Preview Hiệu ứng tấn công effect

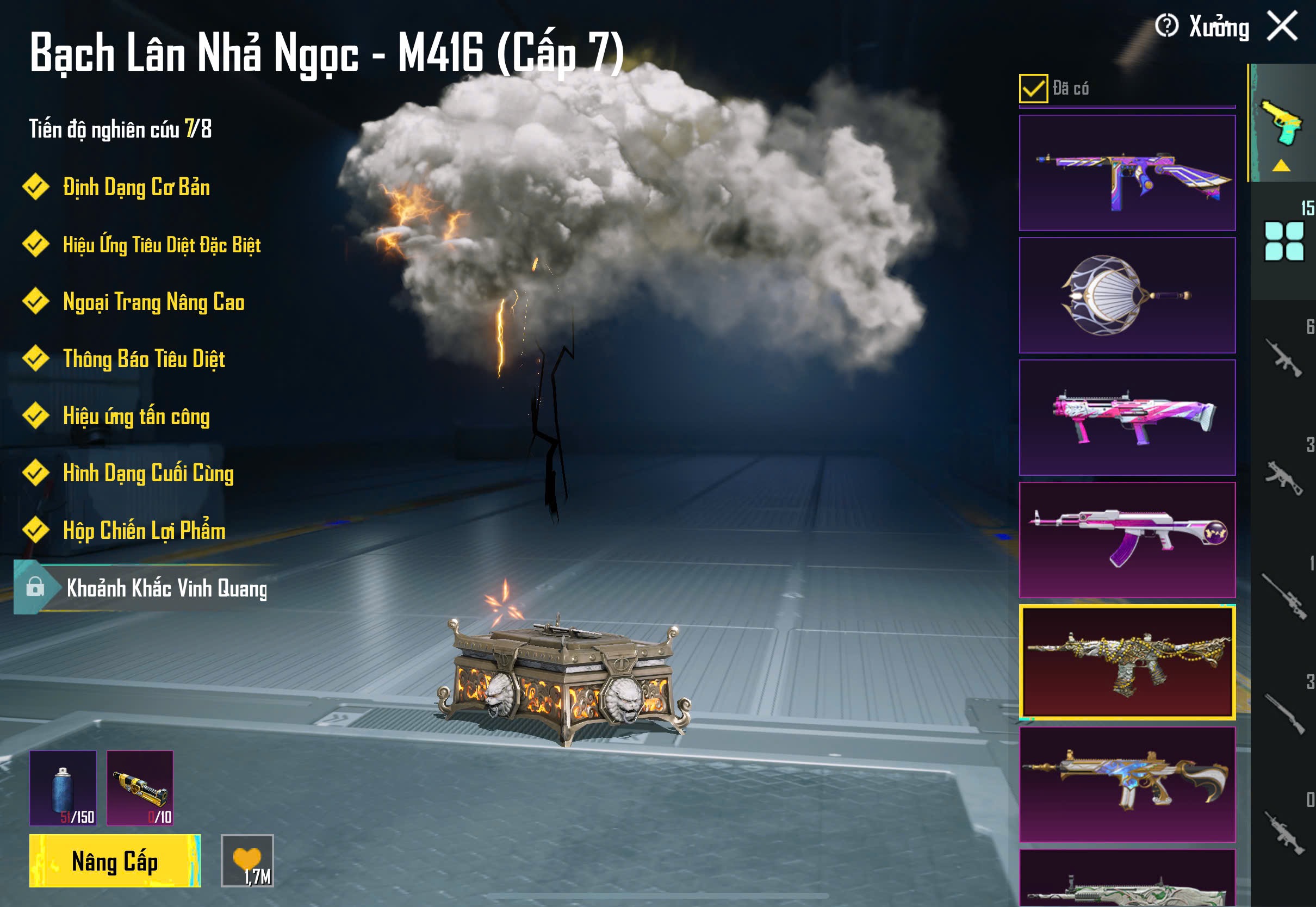click(136, 416)
